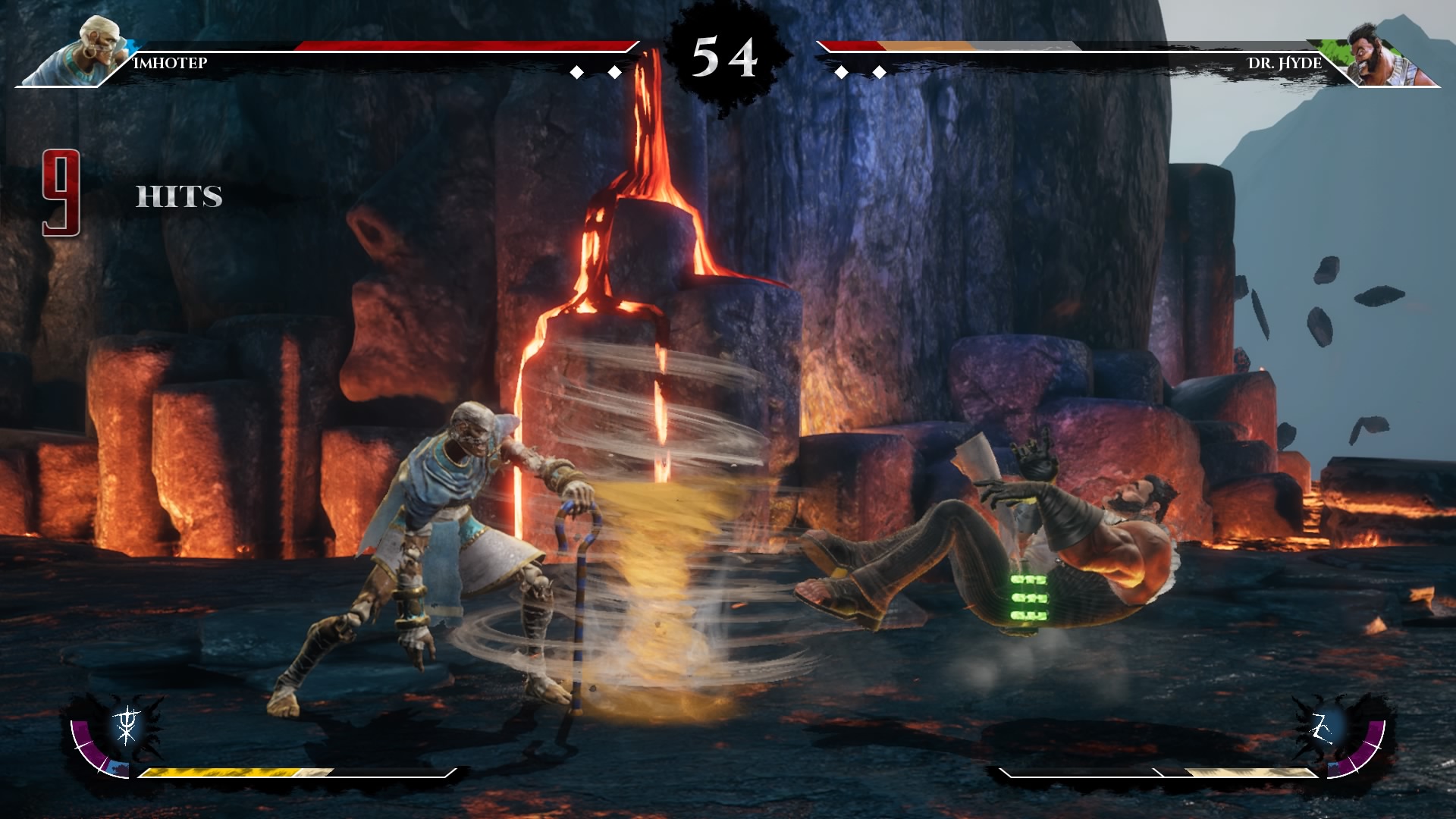1456x819 pixels.
Task: Click Imhotep's character portrait
Action: pyautogui.click(x=85, y=52)
